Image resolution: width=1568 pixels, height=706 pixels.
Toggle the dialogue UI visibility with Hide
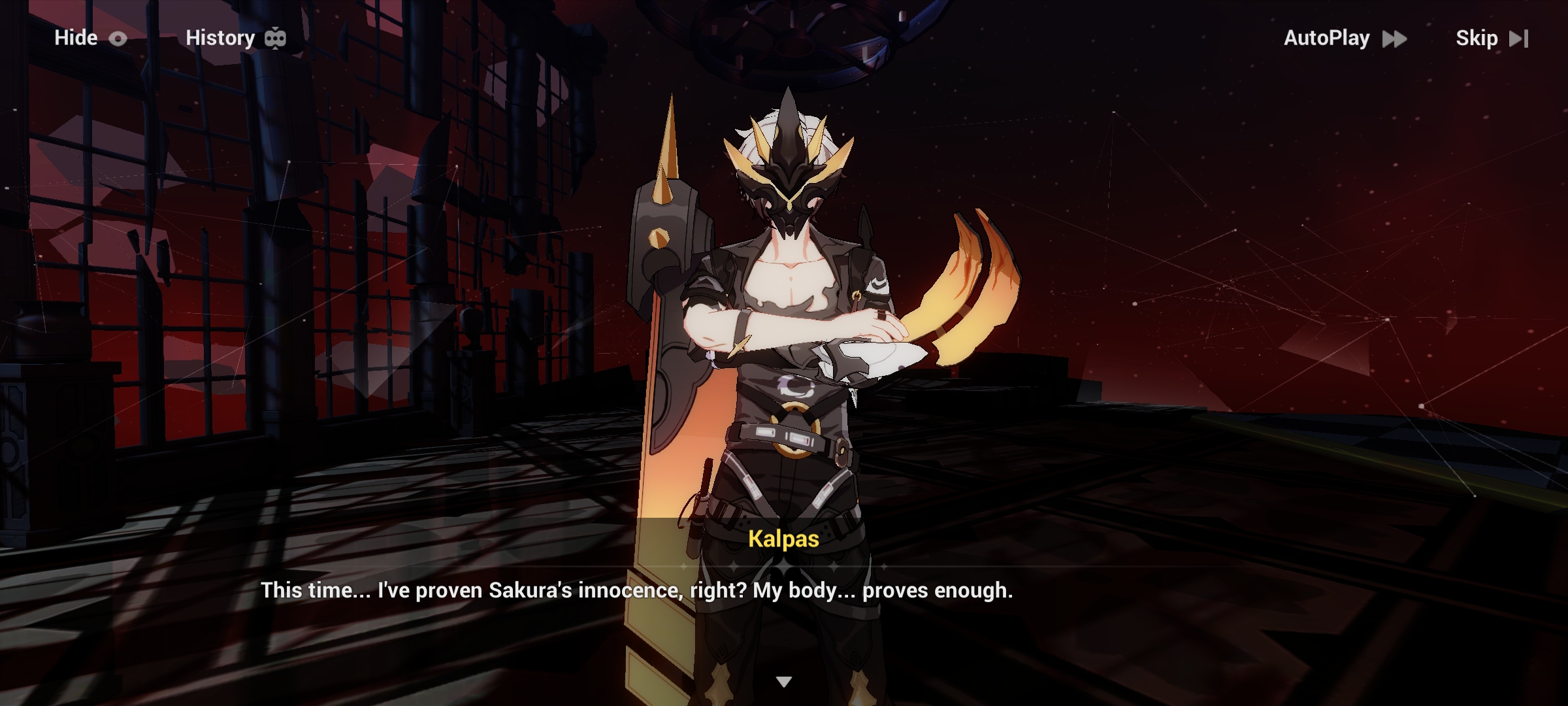pyautogui.click(x=76, y=38)
